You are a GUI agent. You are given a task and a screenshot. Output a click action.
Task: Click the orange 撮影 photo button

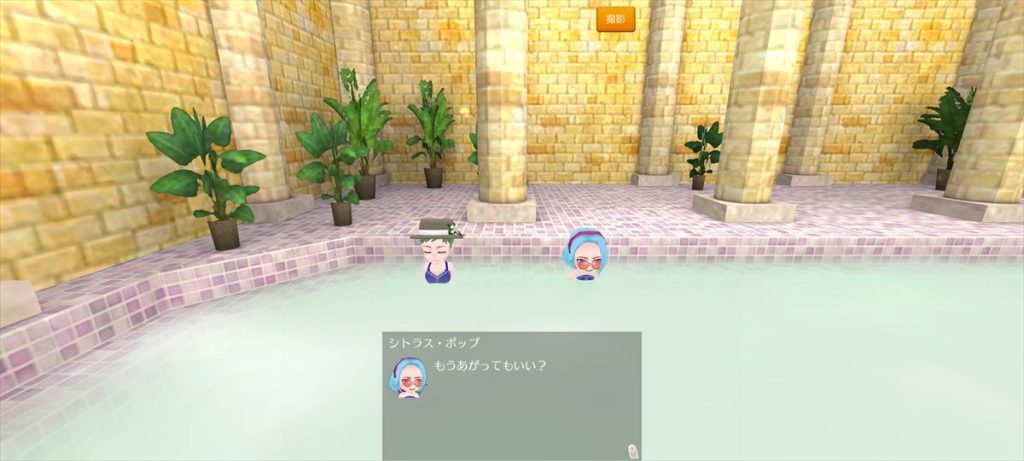click(x=616, y=18)
